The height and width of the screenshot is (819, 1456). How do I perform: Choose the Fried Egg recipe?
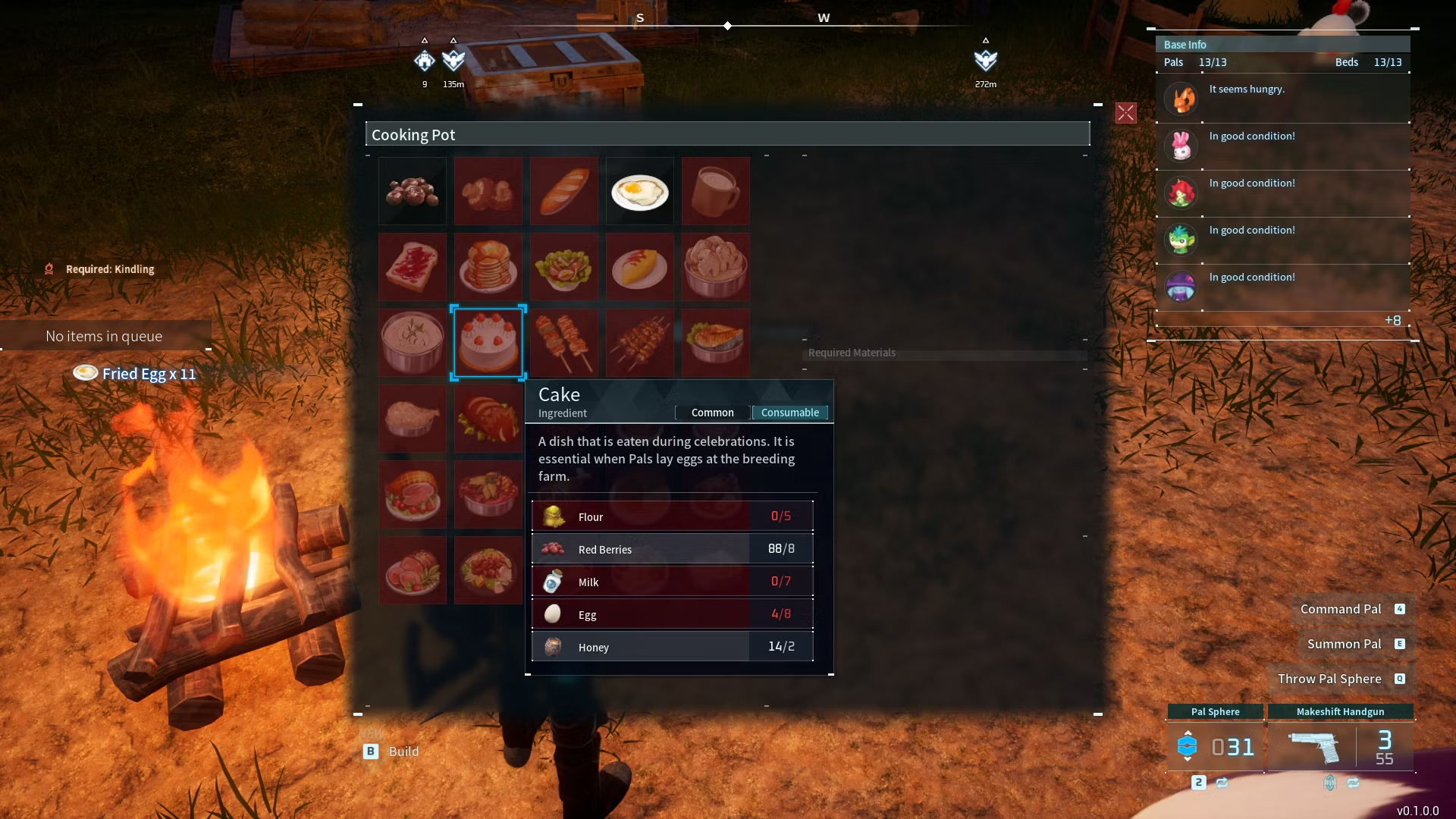click(x=639, y=191)
